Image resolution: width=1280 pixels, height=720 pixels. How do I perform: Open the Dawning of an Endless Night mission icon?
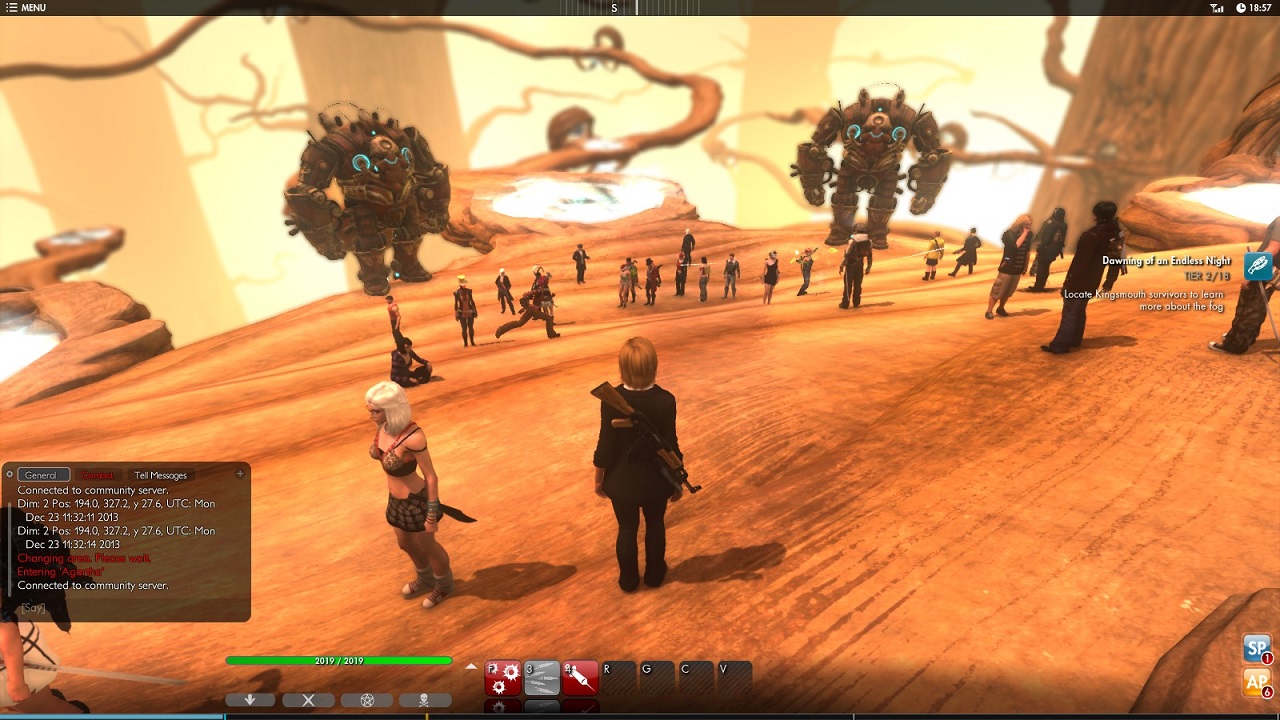tap(1258, 265)
